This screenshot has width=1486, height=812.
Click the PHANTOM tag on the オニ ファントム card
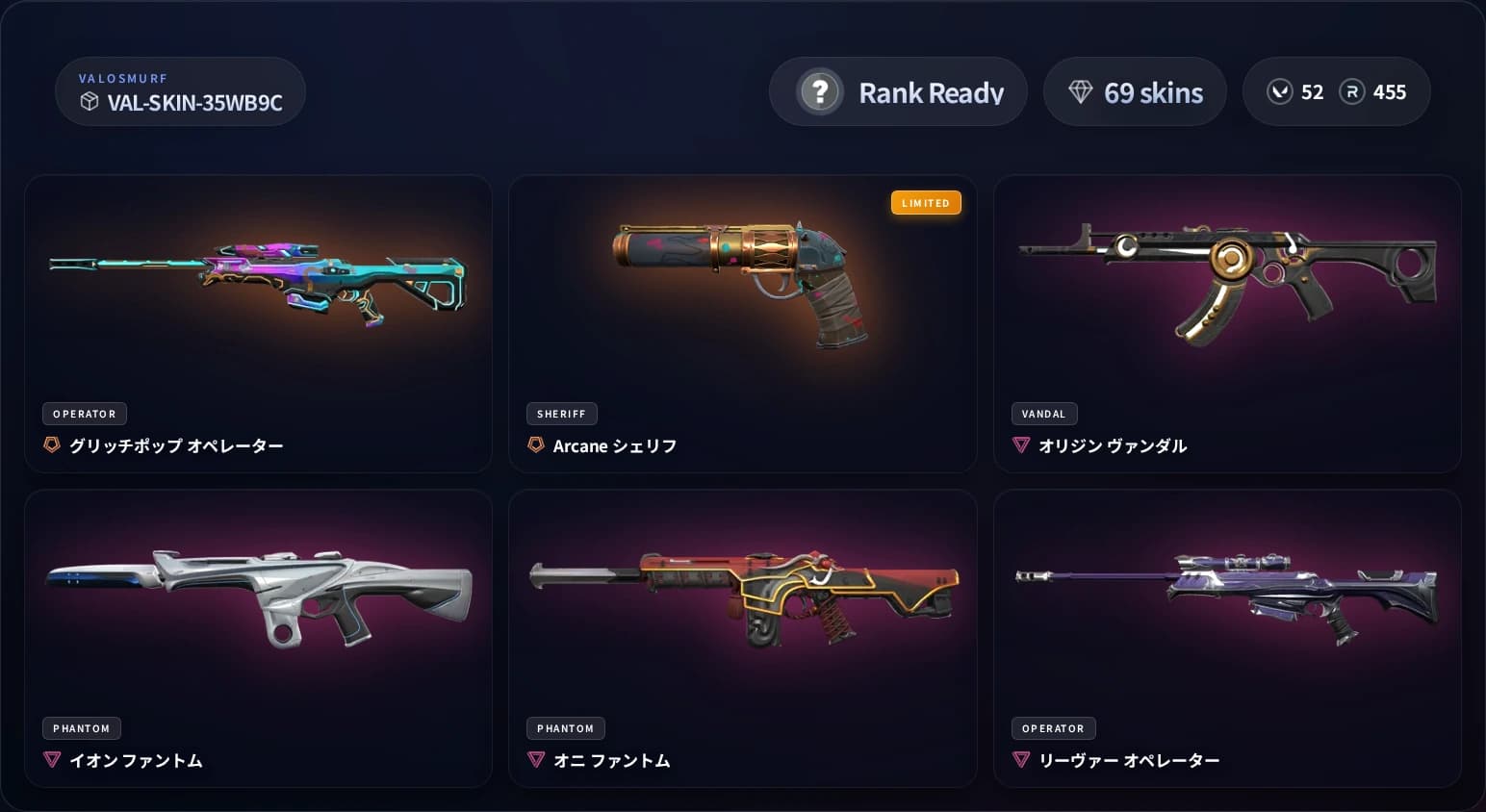click(x=566, y=728)
